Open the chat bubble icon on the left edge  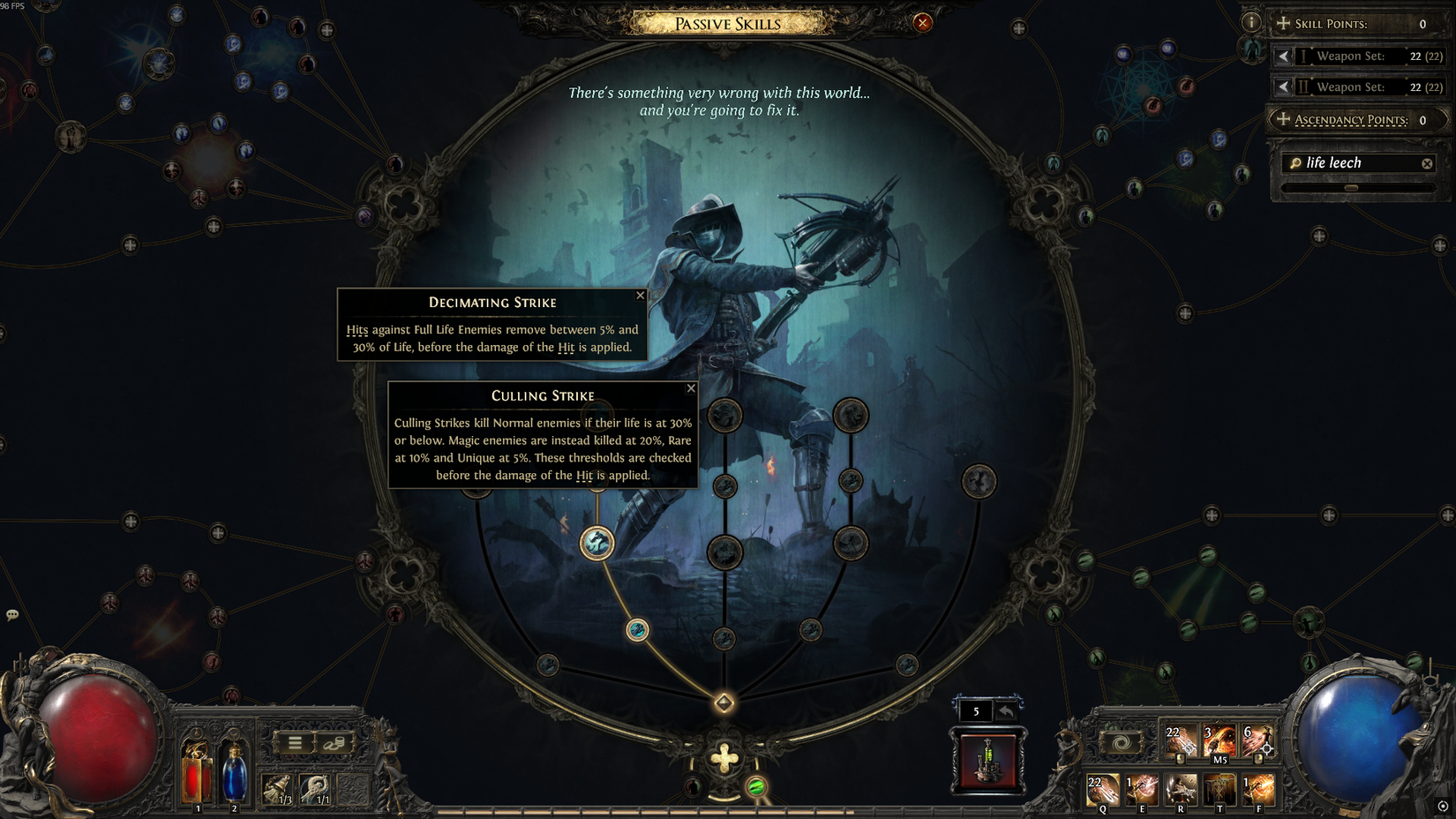12,612
